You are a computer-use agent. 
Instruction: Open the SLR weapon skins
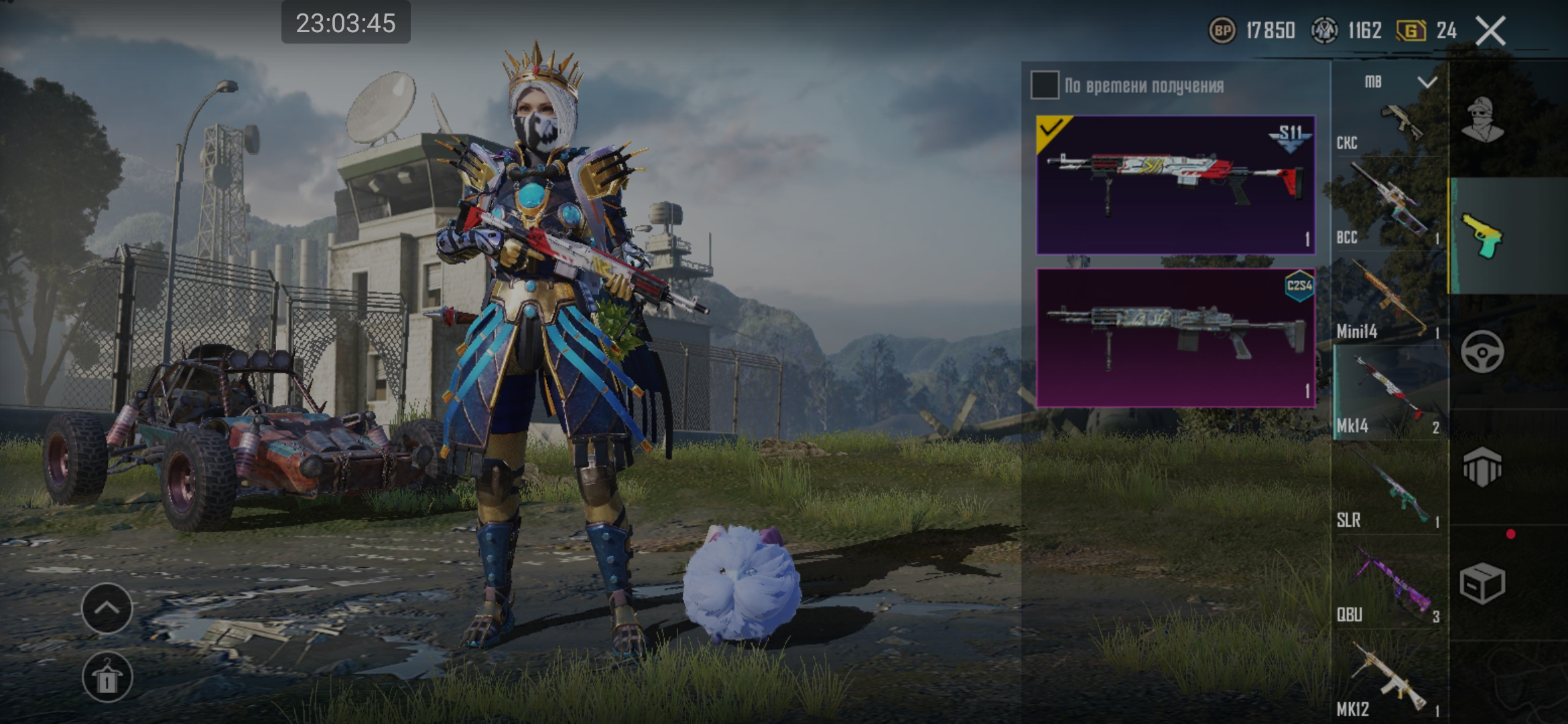[1388, 487]
